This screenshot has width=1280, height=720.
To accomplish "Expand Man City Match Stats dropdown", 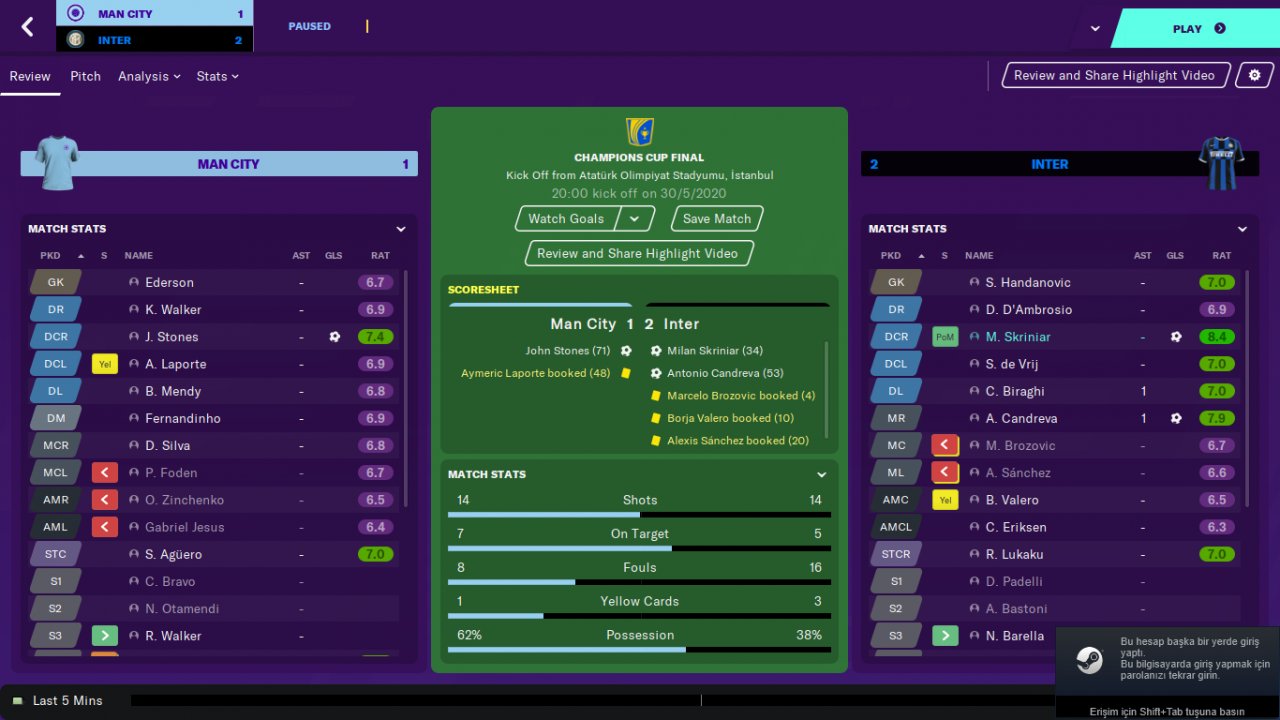I will pos(401,229).
